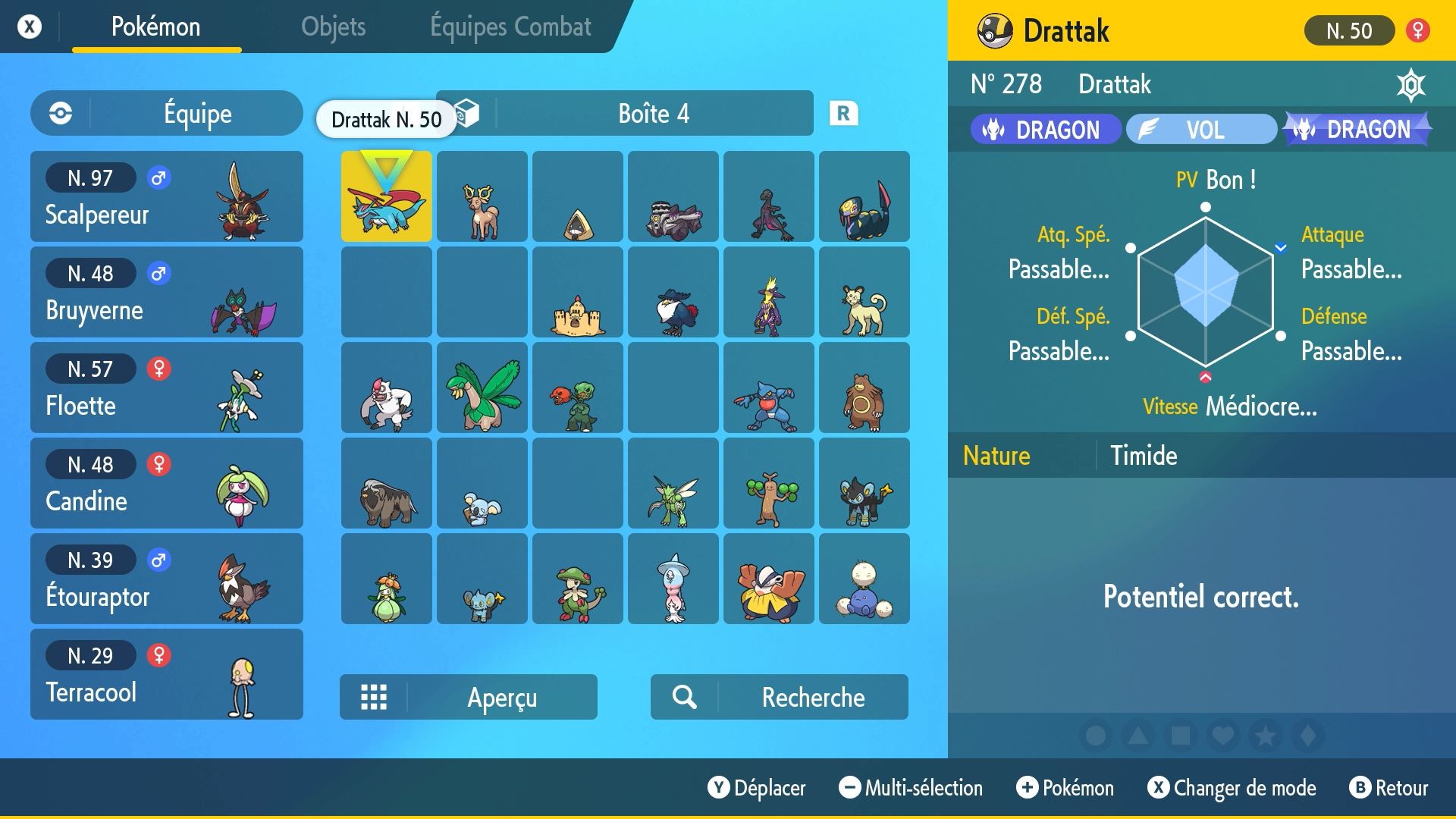Click the grid icon on the Aperçu button

(x=375, y=697)
